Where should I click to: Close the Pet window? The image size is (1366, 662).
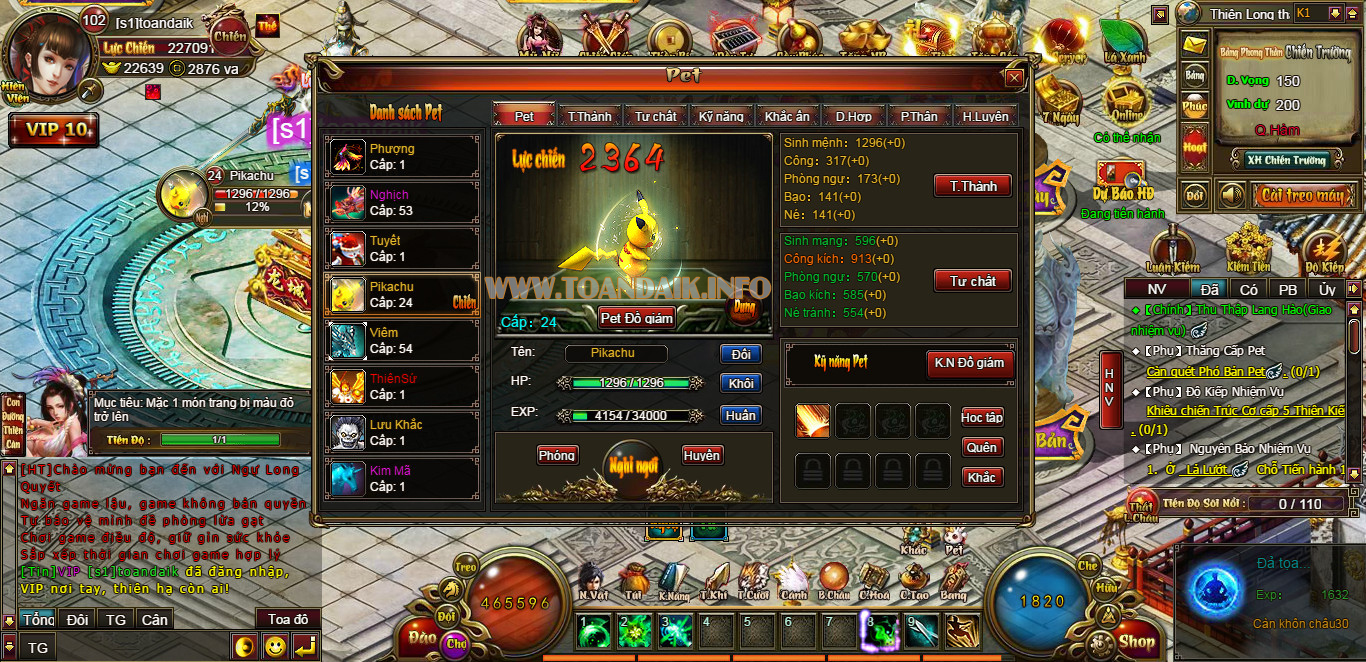(1014, 77)
